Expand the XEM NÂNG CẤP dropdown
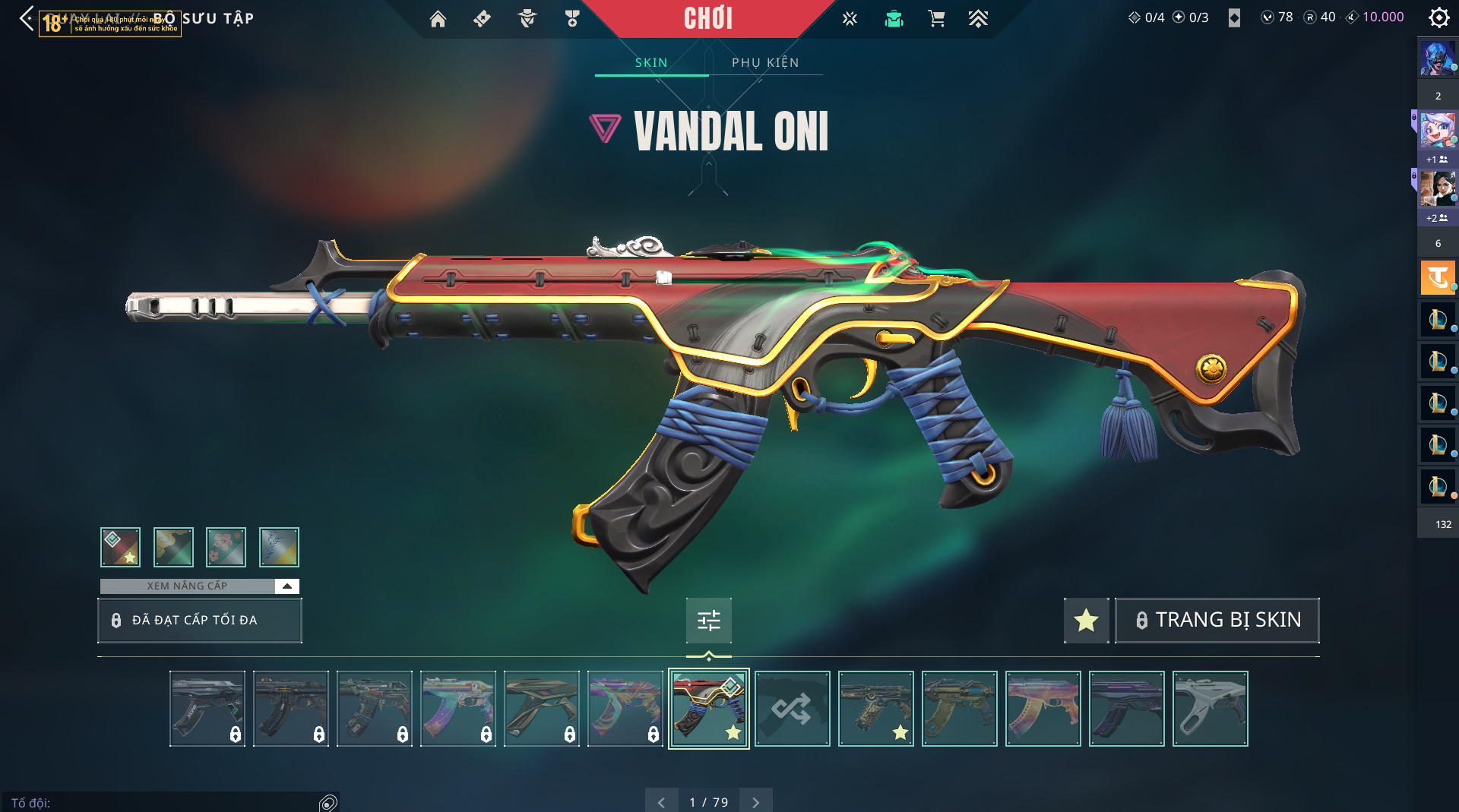 point(286,586)
